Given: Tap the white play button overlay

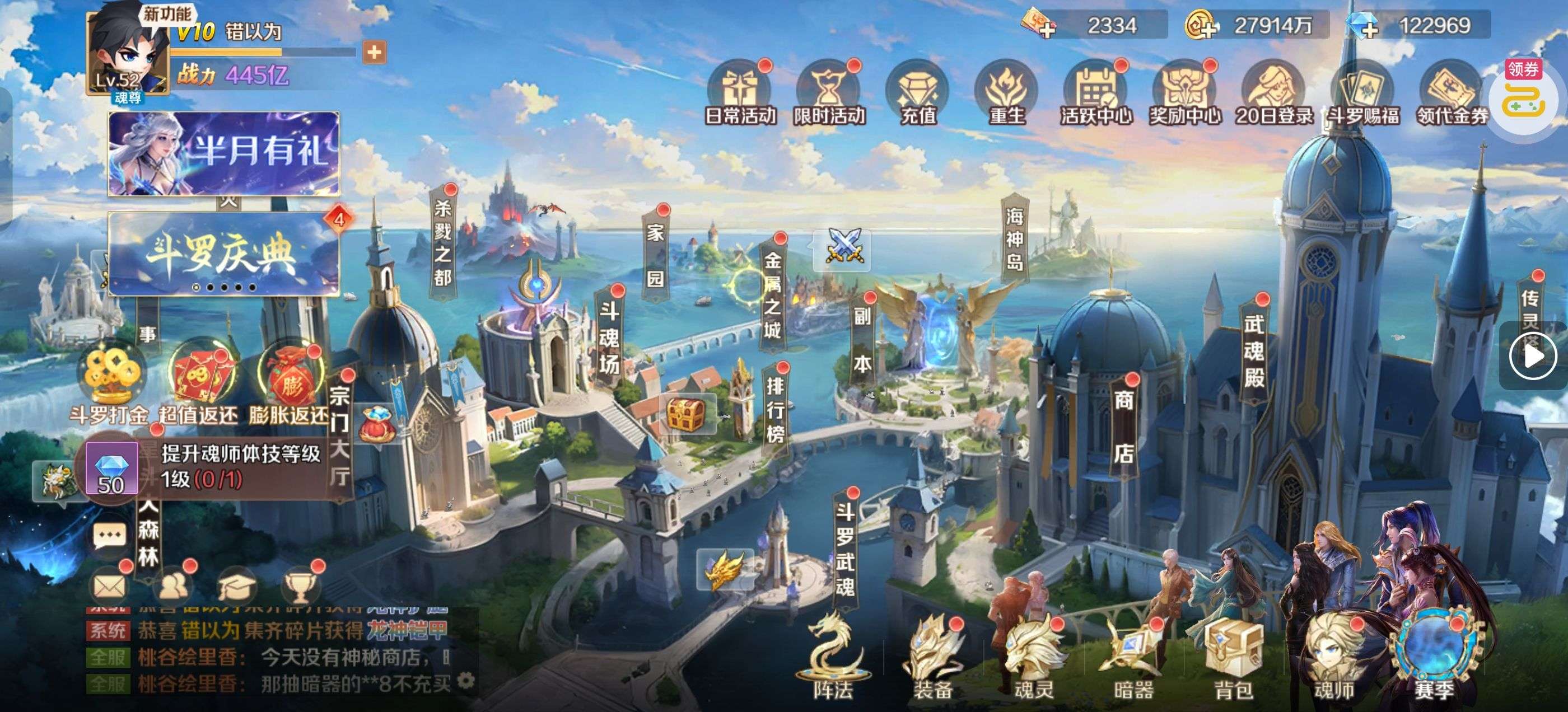Looking at the screenshot, I should tap(1532, 356).
